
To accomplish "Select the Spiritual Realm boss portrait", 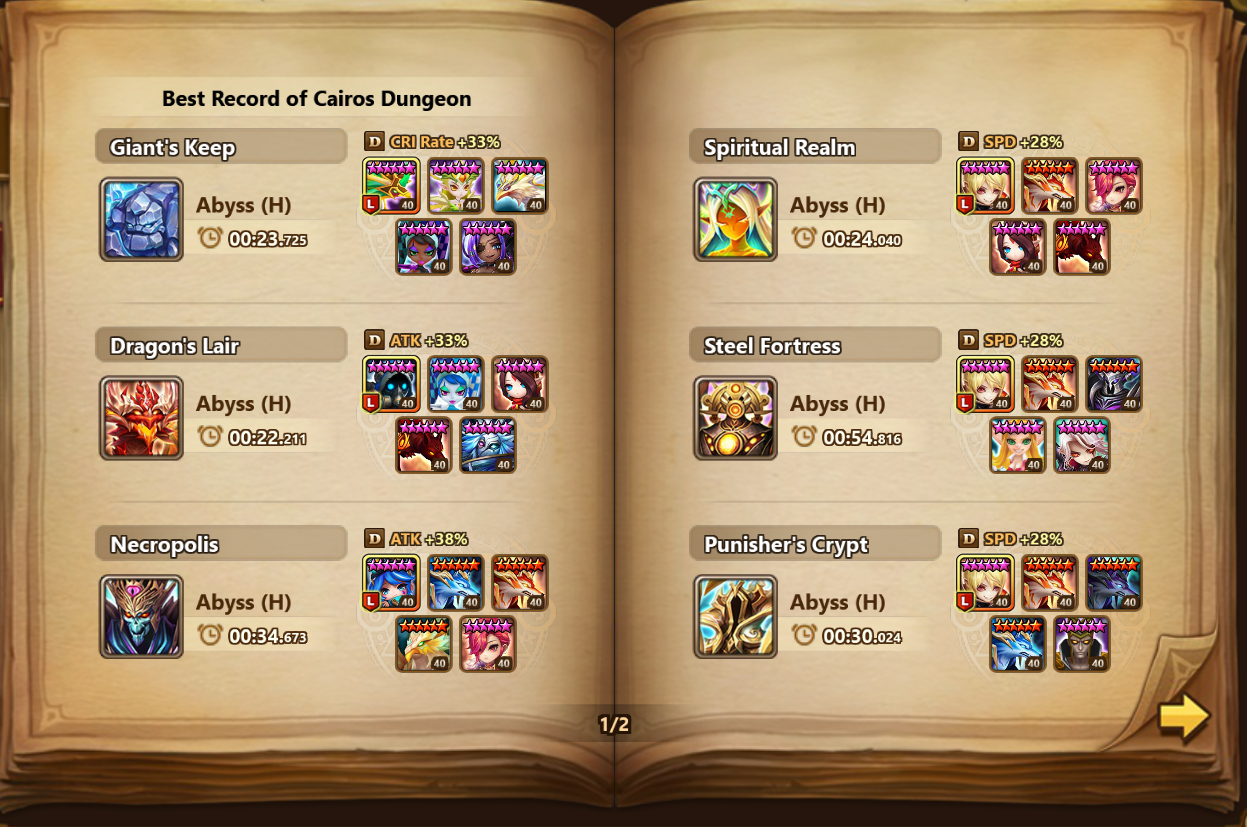I will tap(735, 219).
